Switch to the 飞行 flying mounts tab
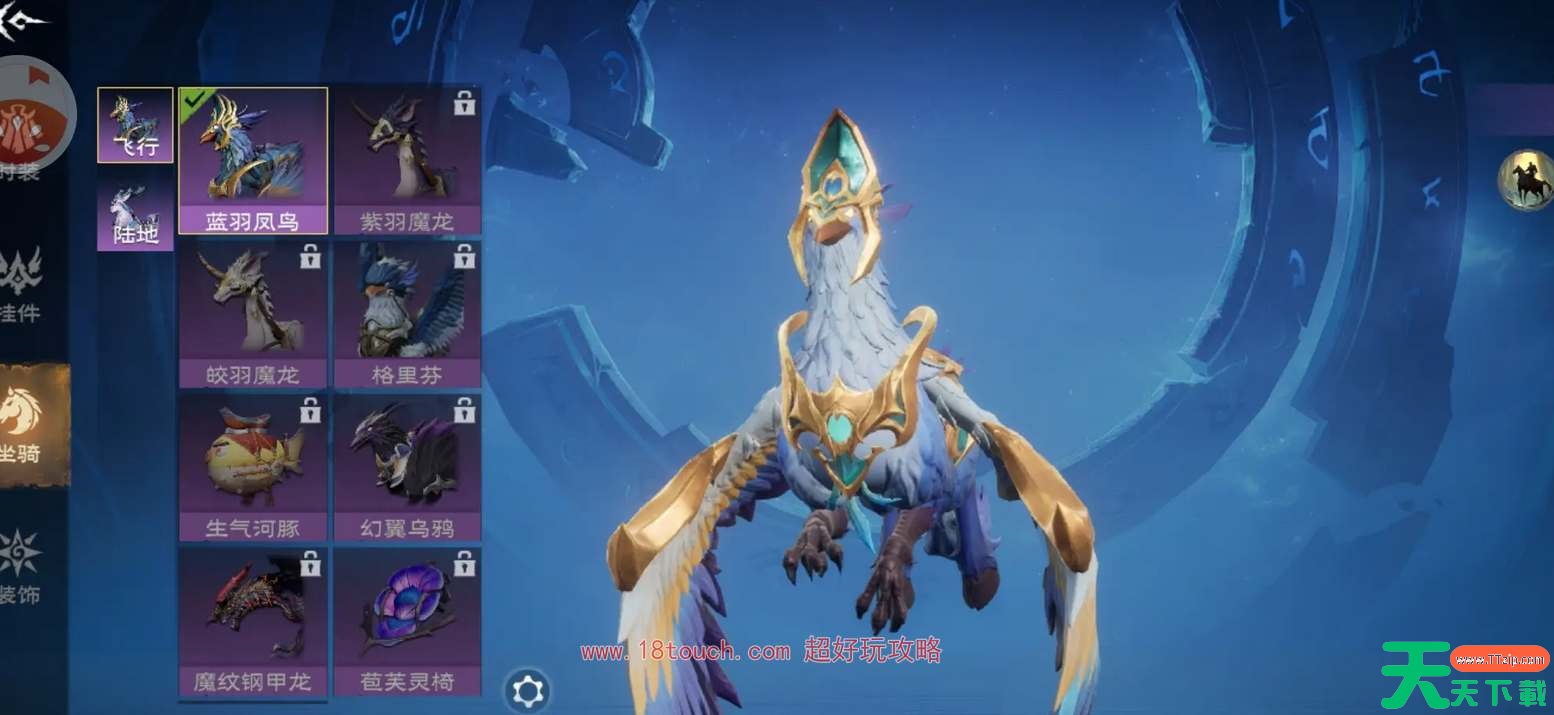Image resolution: width=1554 pixels, height=715 pixels. (135, 125)
